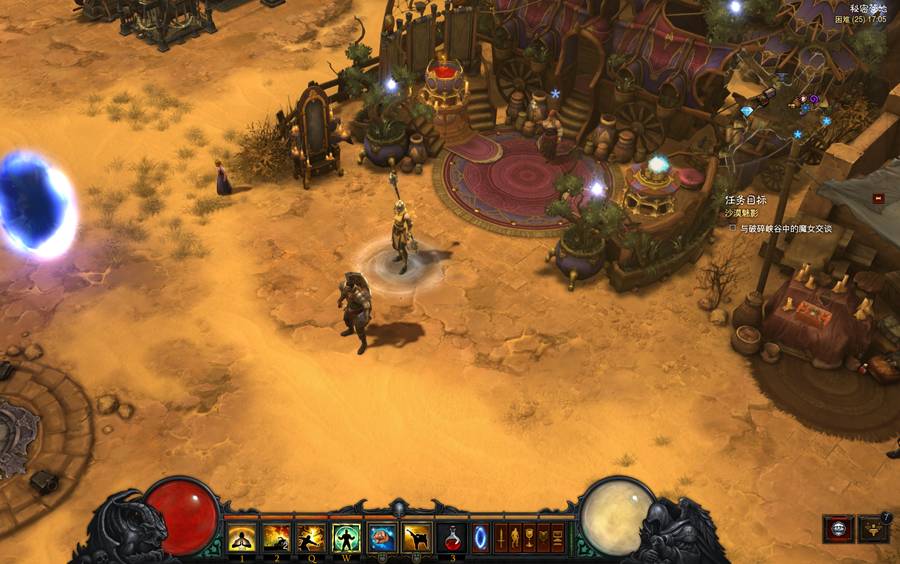Select the blue fist primary attack skill
The width and height of the screenshot is (900, 564).
[x=382, y=538]
